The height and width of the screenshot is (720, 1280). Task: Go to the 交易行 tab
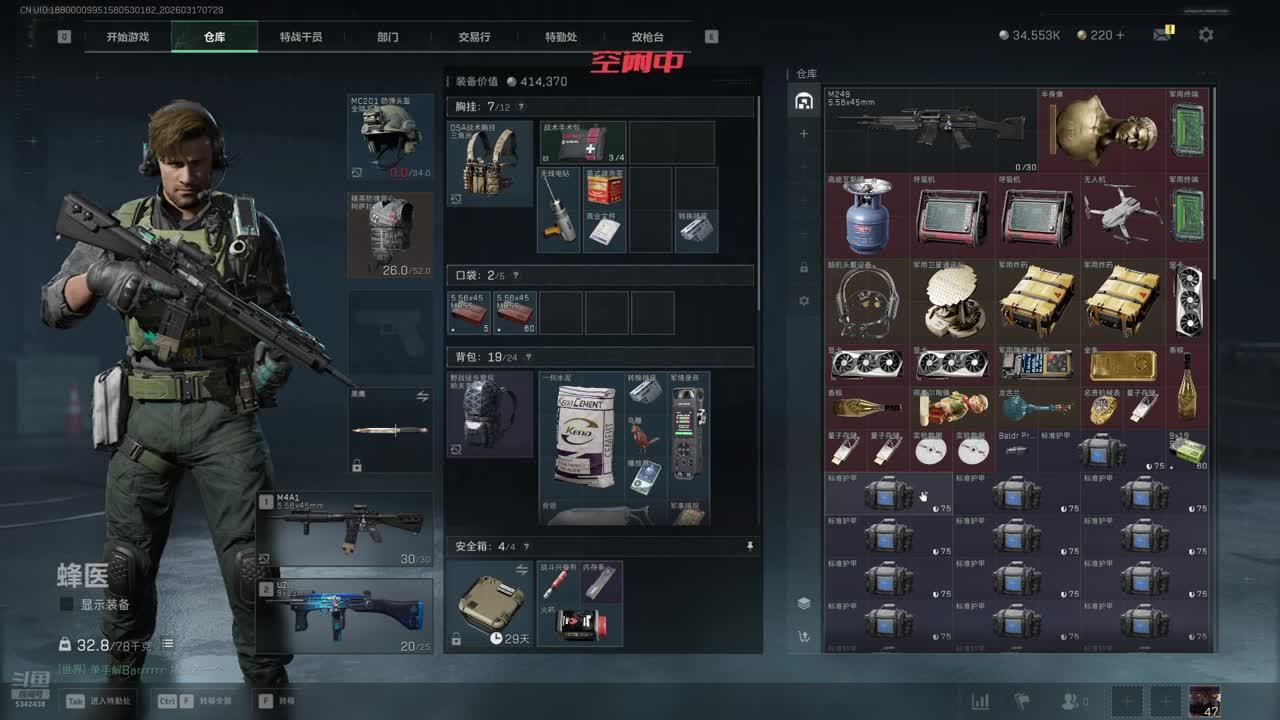coord(474,37)
